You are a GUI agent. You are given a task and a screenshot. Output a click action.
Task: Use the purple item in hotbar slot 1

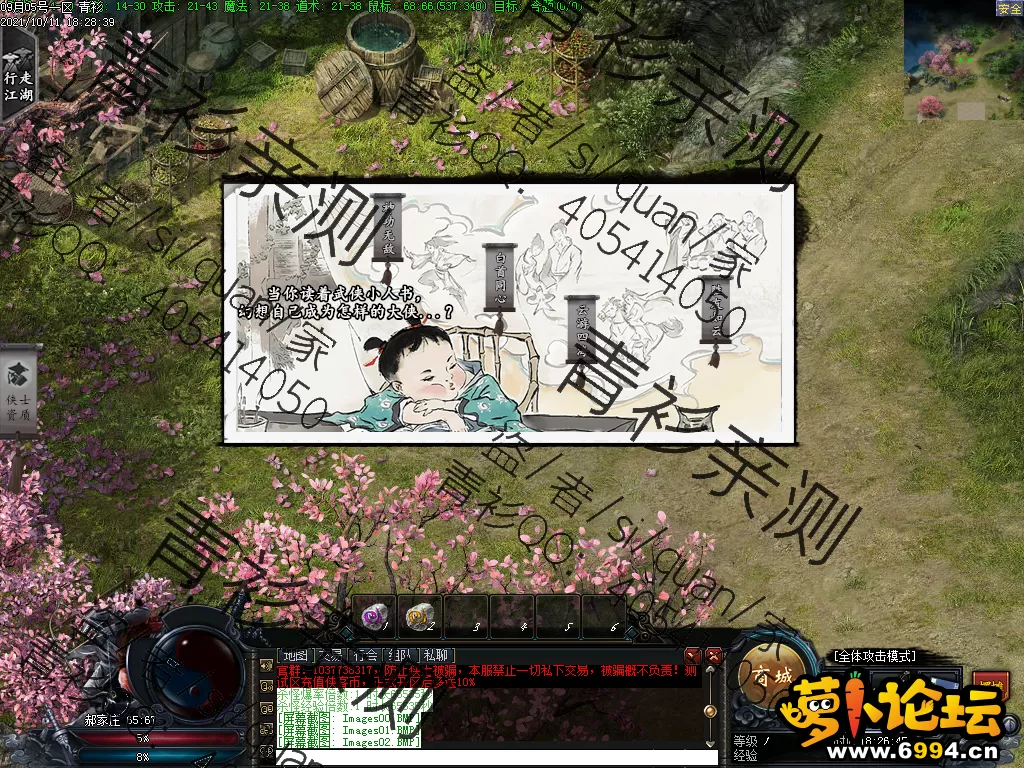375,617
